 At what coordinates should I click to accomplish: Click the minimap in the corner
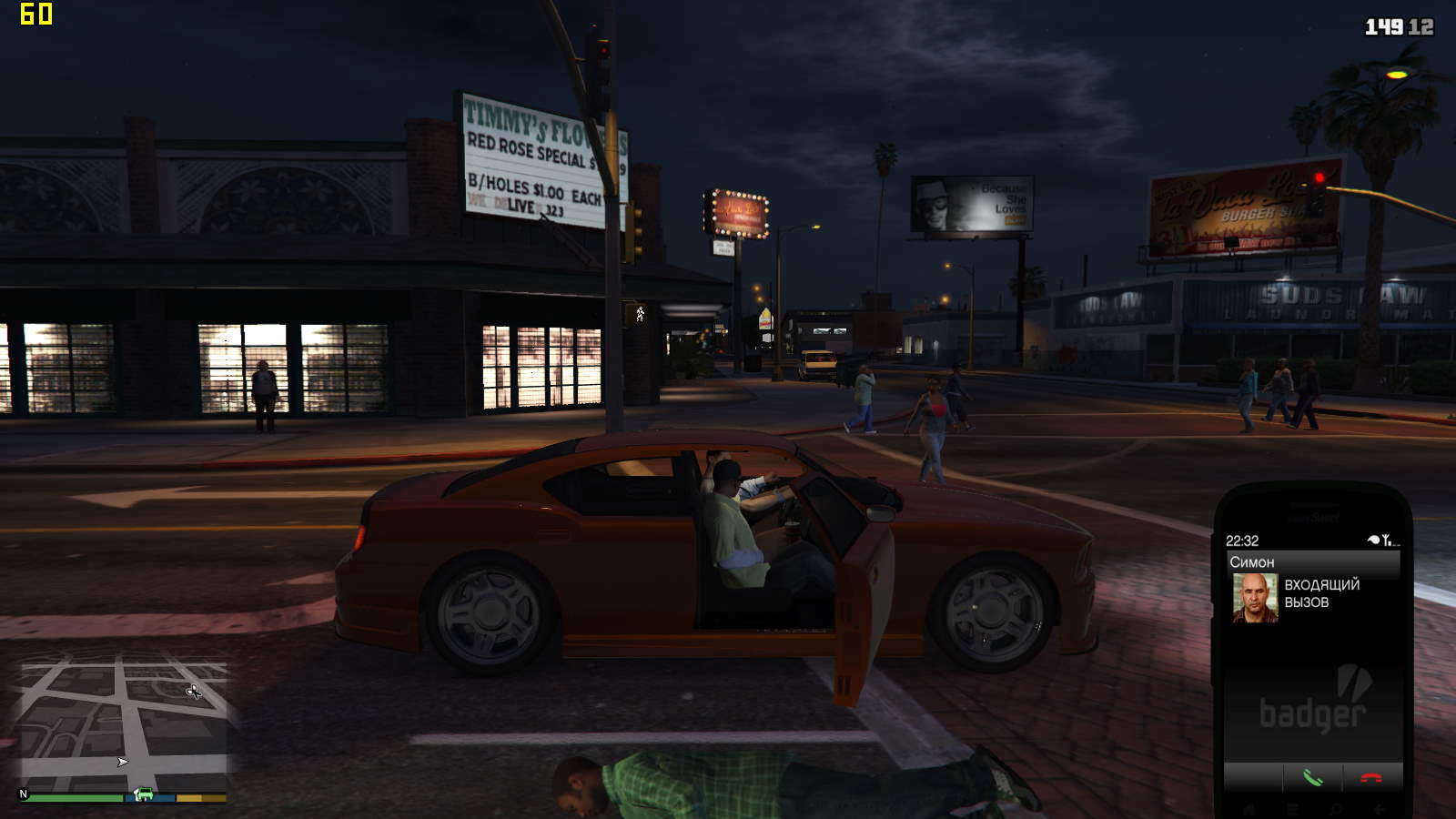point(124,726)
